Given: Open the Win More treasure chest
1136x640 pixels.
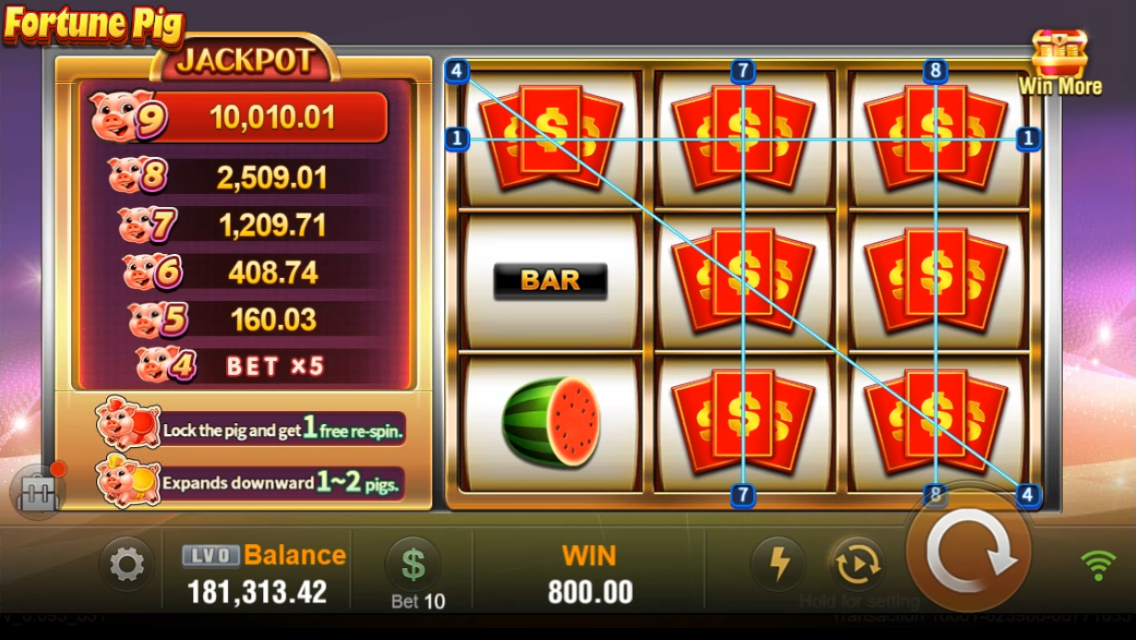Looking at the screenshot, I should click(x=1060, y=62).
